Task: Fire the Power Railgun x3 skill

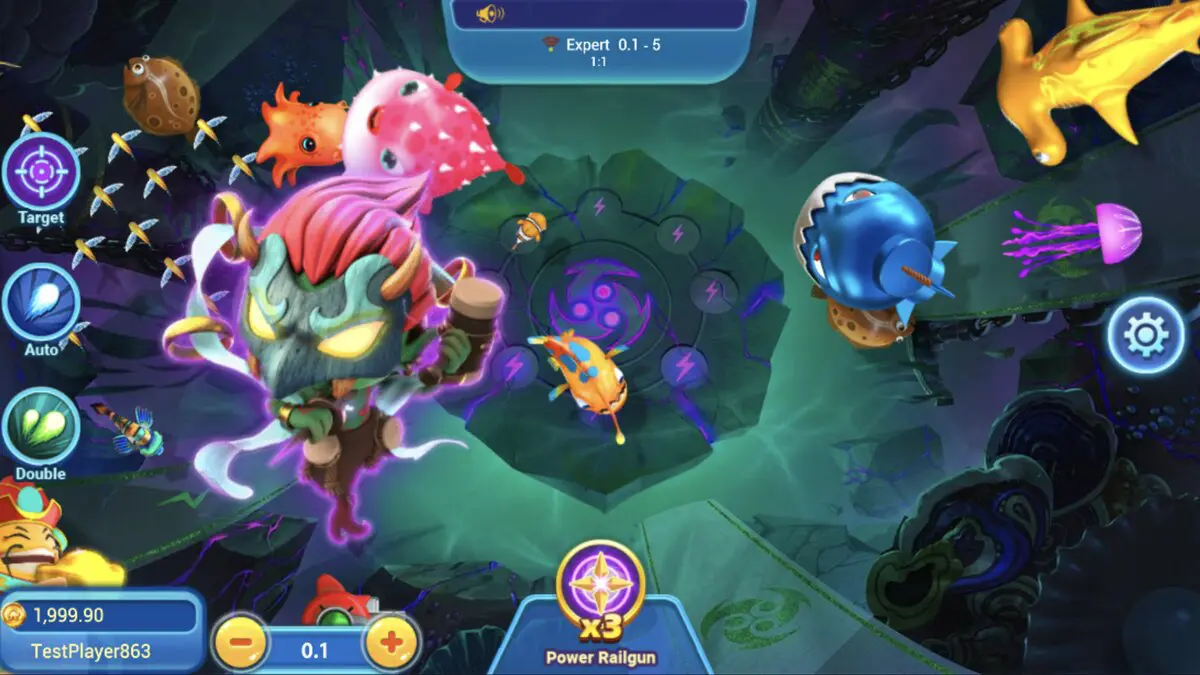Action: coord(600,582)
